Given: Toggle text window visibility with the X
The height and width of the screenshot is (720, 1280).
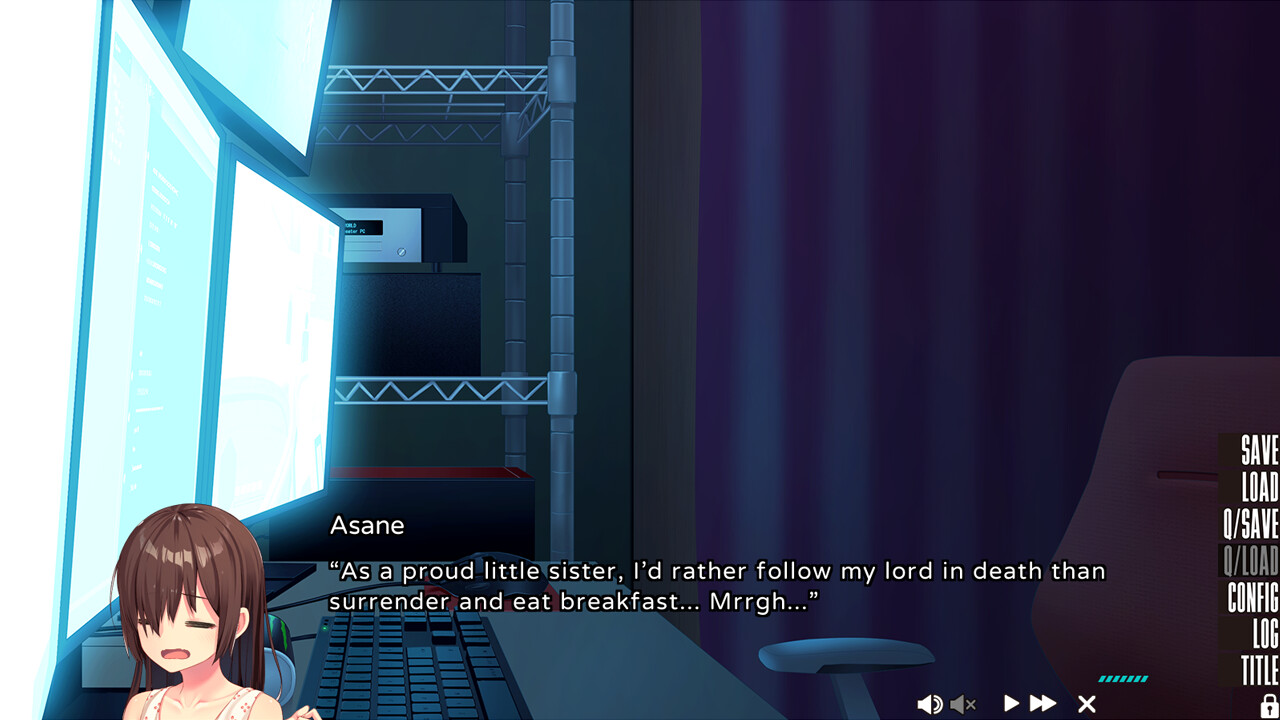Looking at the screenshot, I should (x=1086, y=703).
